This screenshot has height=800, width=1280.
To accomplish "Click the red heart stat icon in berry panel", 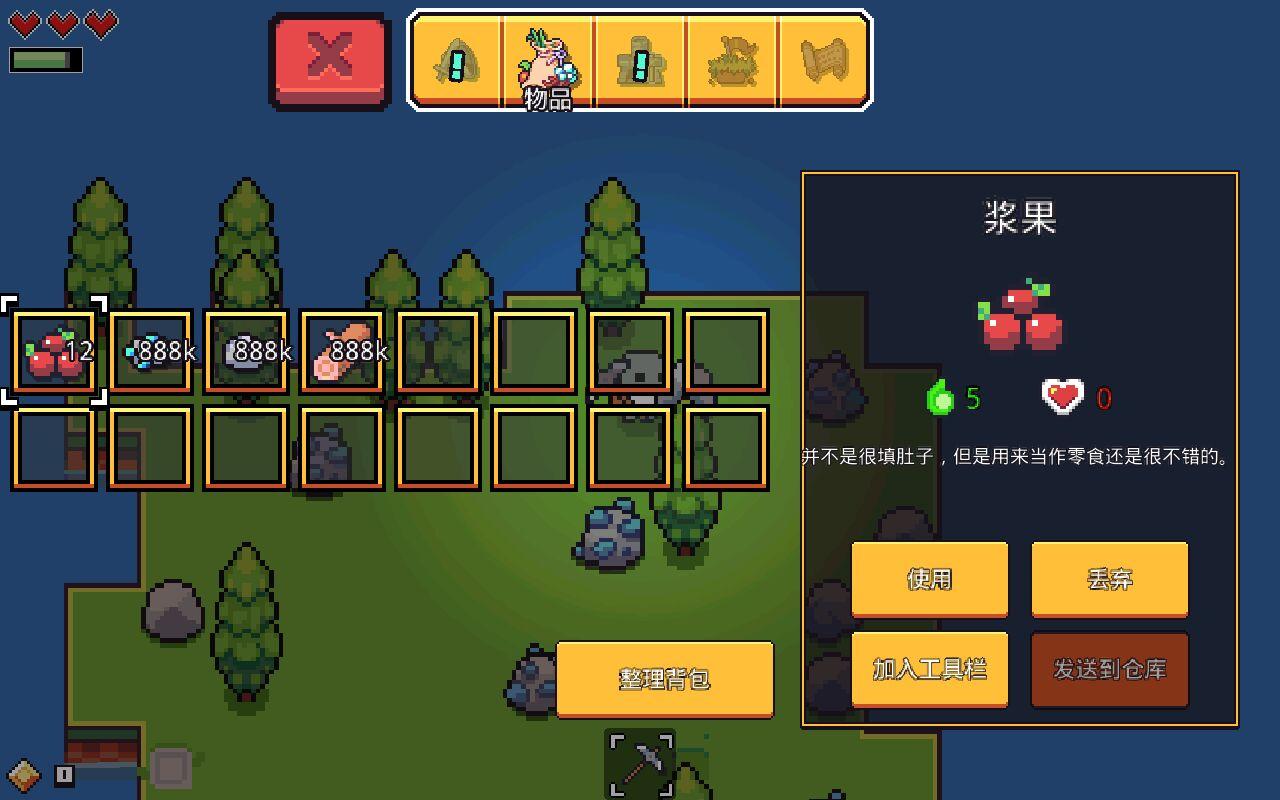I will pos(1062,396).
